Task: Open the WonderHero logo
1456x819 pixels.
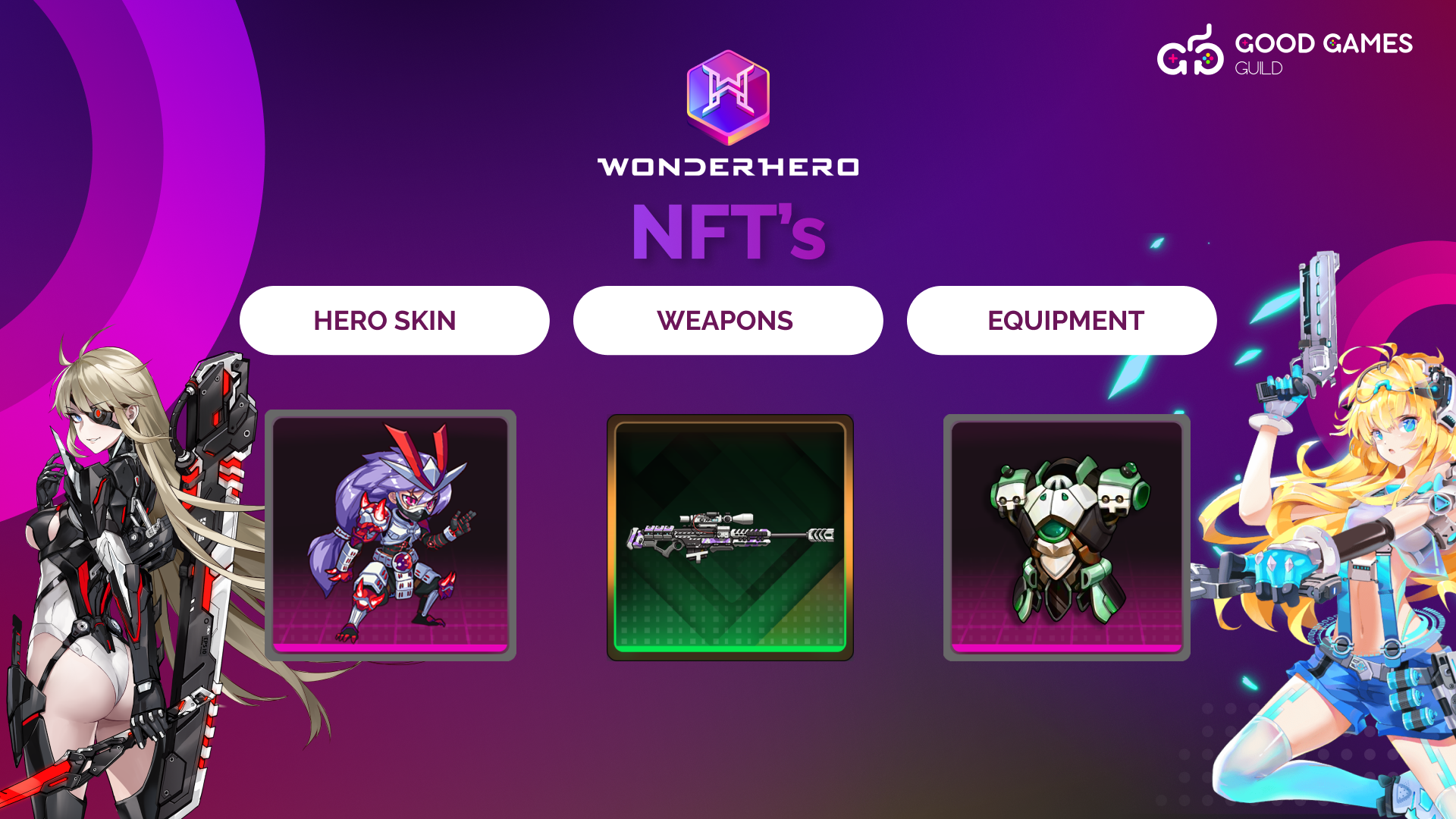Action: (728, 114)
